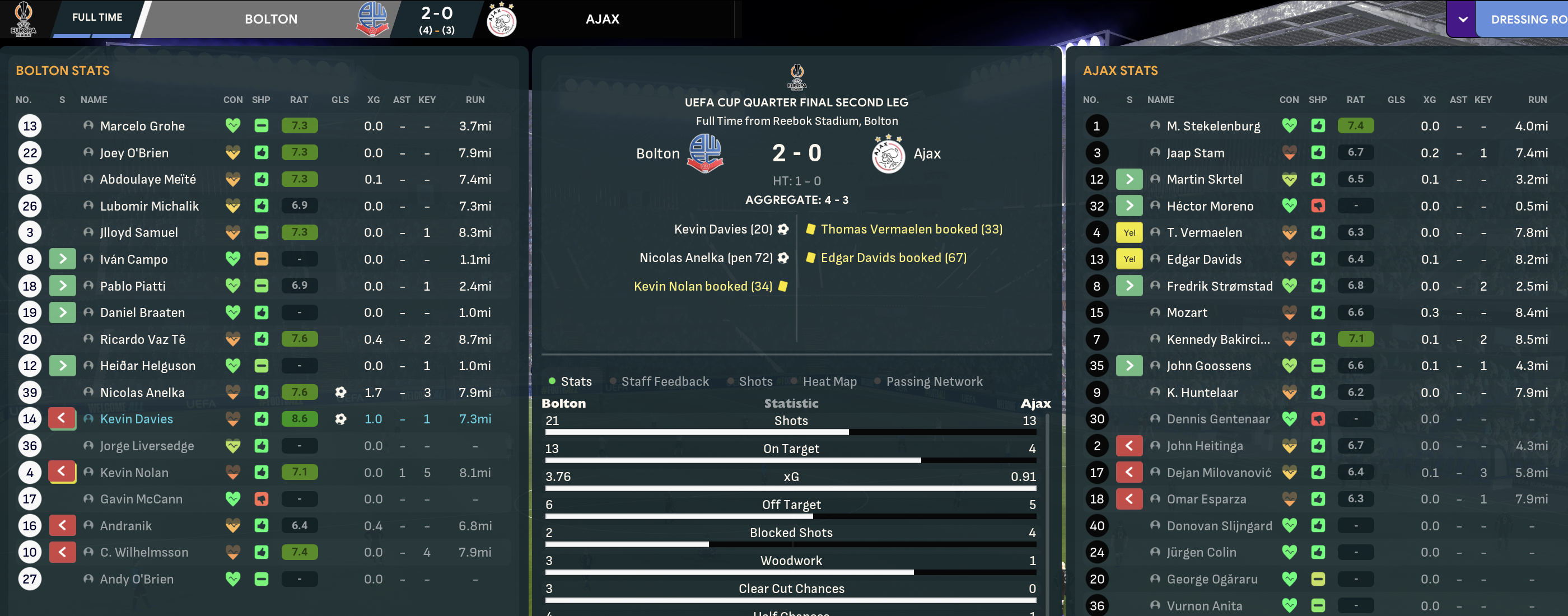Image resolution: width=1568 pixels, height=616 pixels.
Task: Click the Bolton club crest in scoreboard
Action: pyautogui.click(x=372, y=19)
